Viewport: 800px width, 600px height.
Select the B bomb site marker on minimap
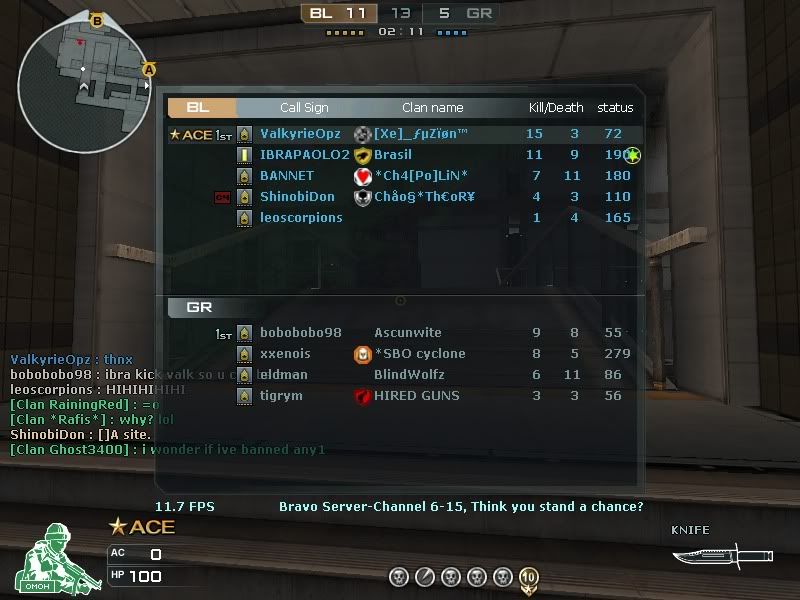(x=97, y=20)
